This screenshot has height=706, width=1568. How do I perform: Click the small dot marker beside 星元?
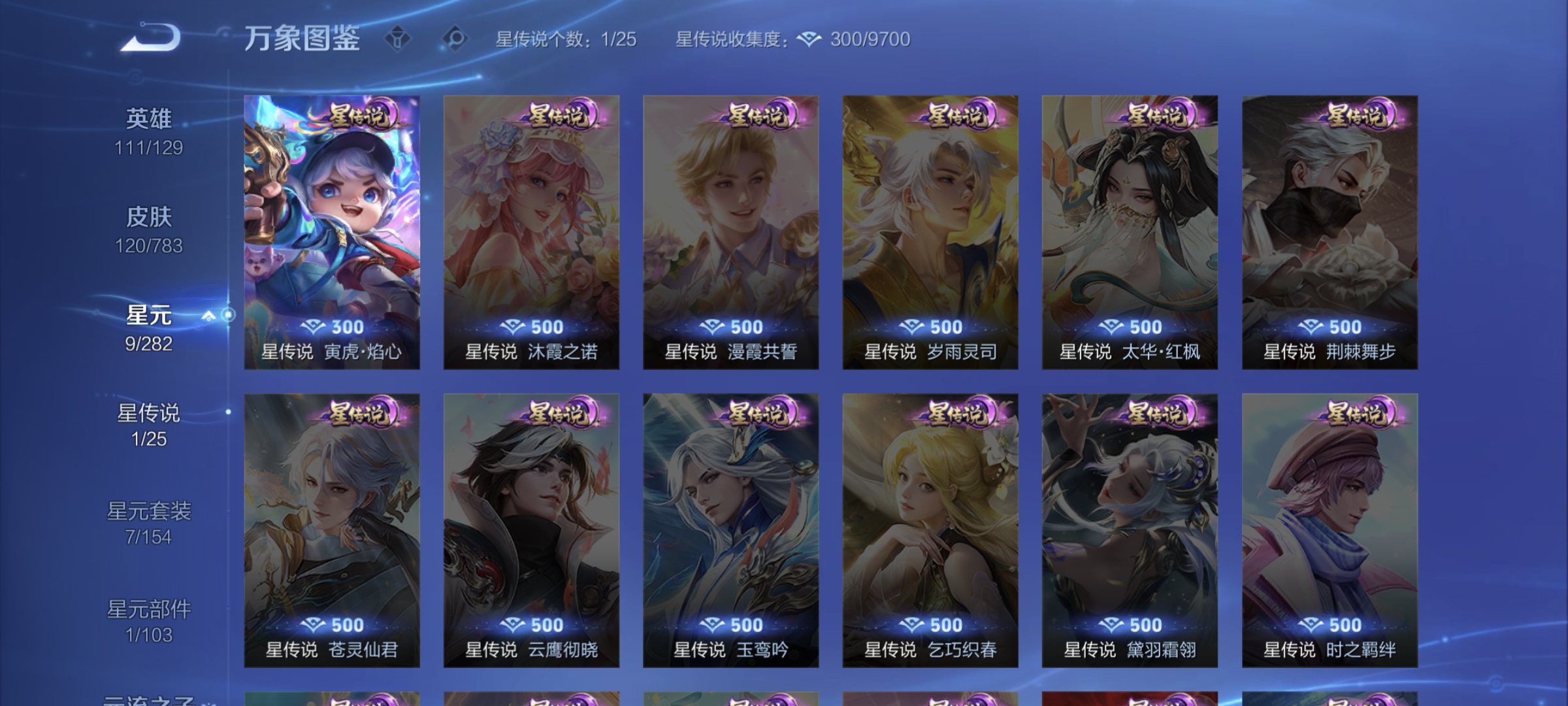click(x=227, y=315)
